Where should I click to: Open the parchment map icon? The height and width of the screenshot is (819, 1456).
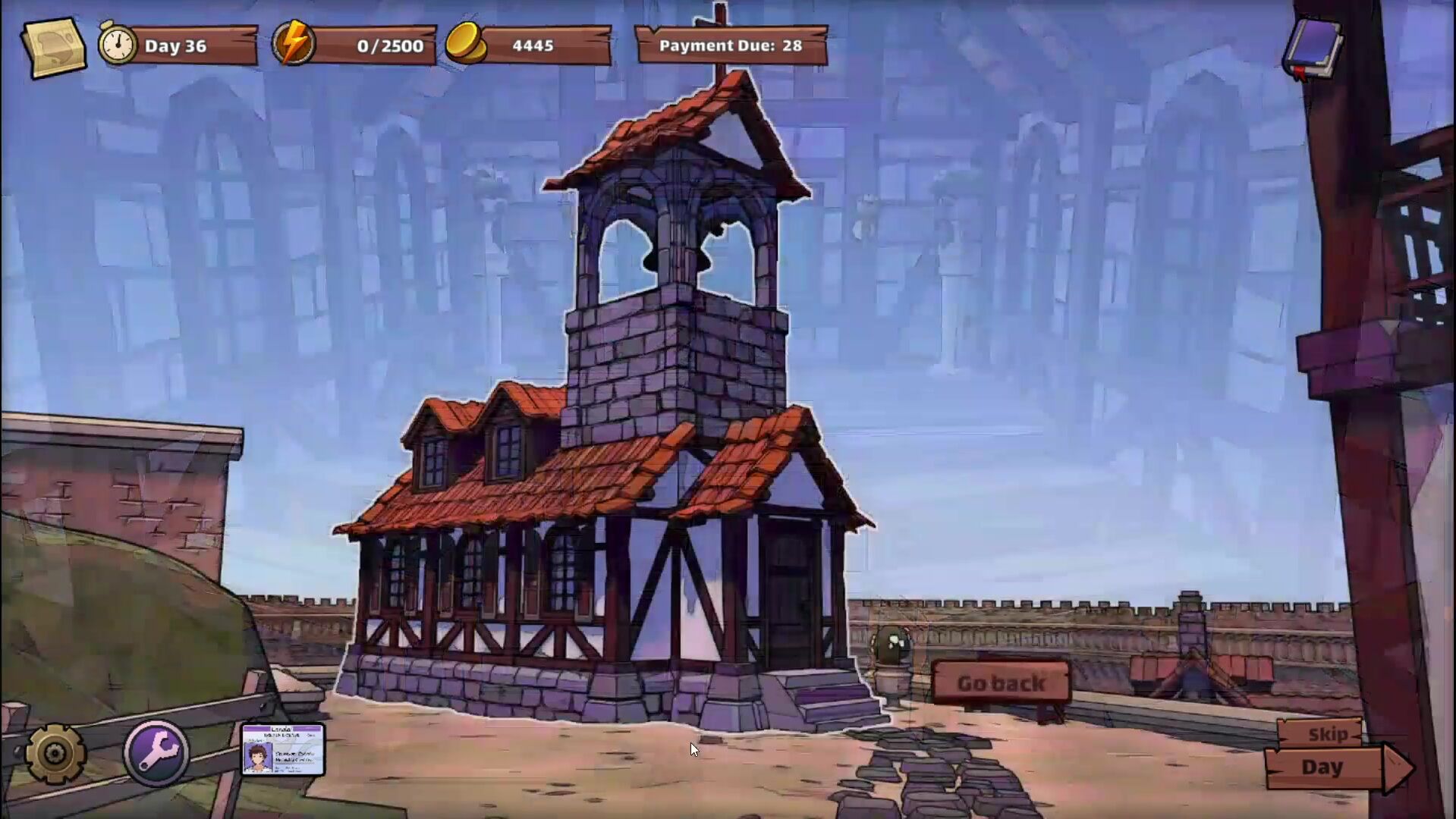53,46
